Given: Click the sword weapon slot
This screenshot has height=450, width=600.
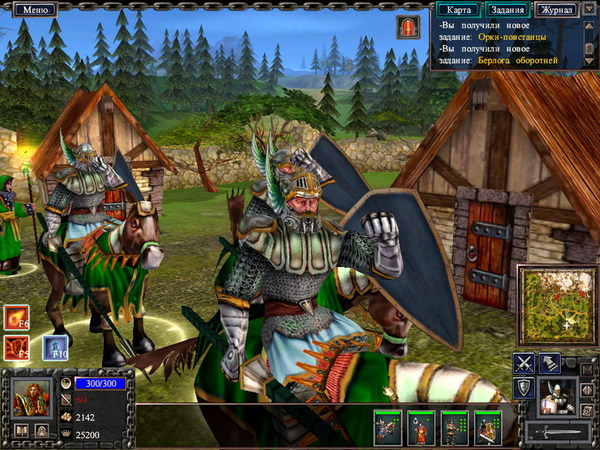Looking at the screenshot, I should point(558,432).
